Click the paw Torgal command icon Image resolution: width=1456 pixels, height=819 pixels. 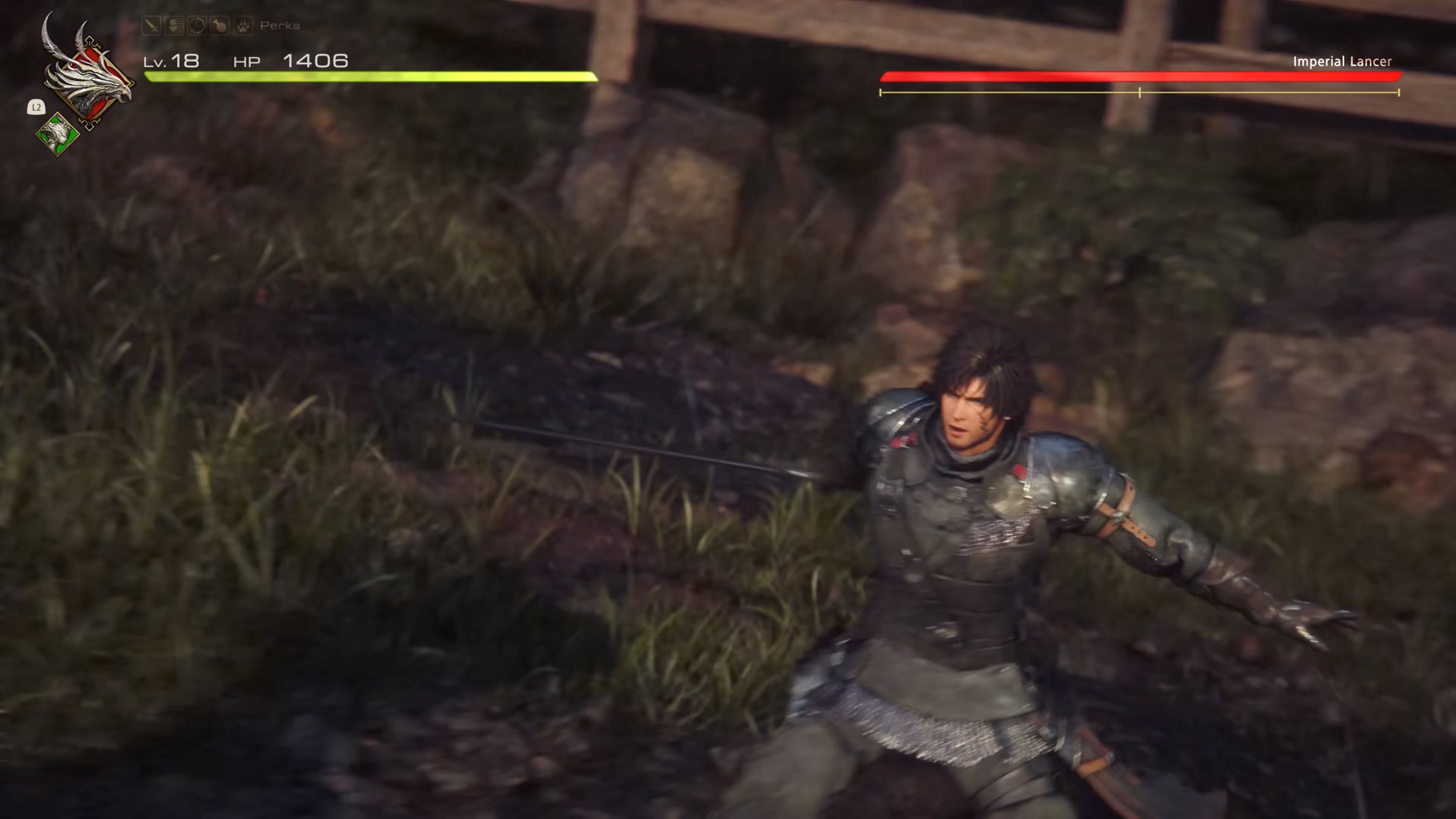click(x=243, y=26)
